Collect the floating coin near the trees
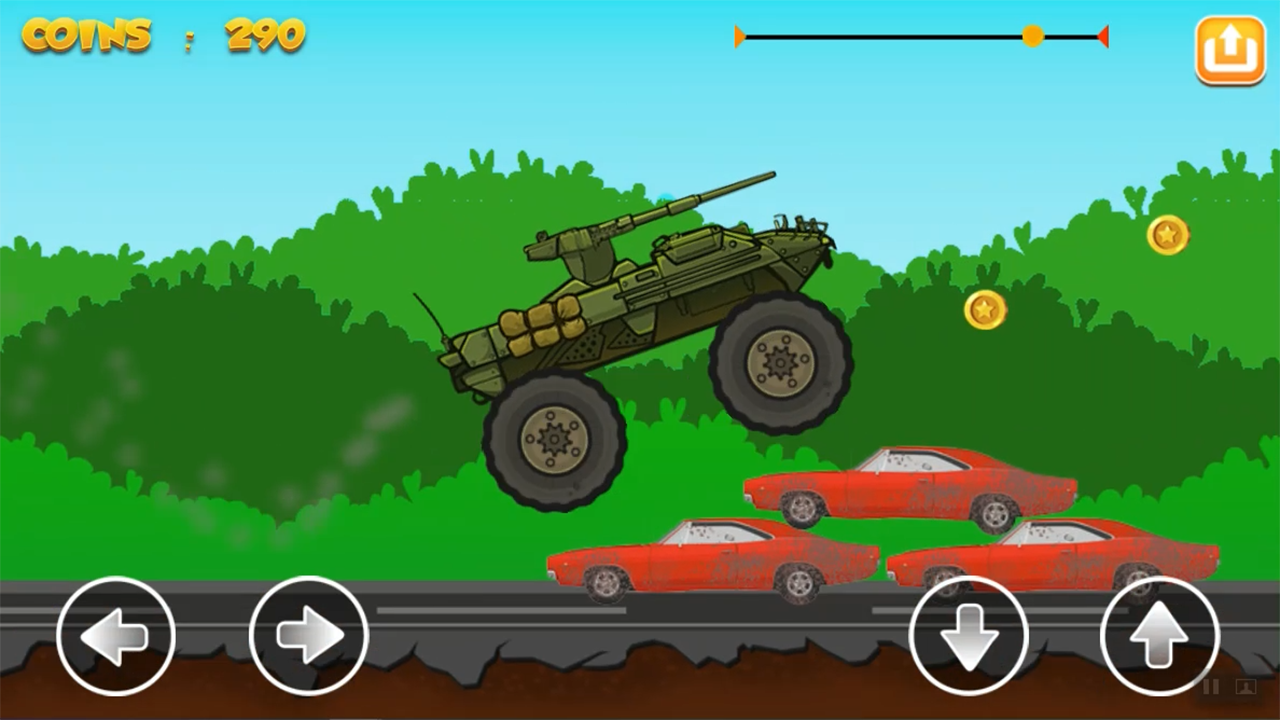The image size is (1280, 720). pos(983,311)
